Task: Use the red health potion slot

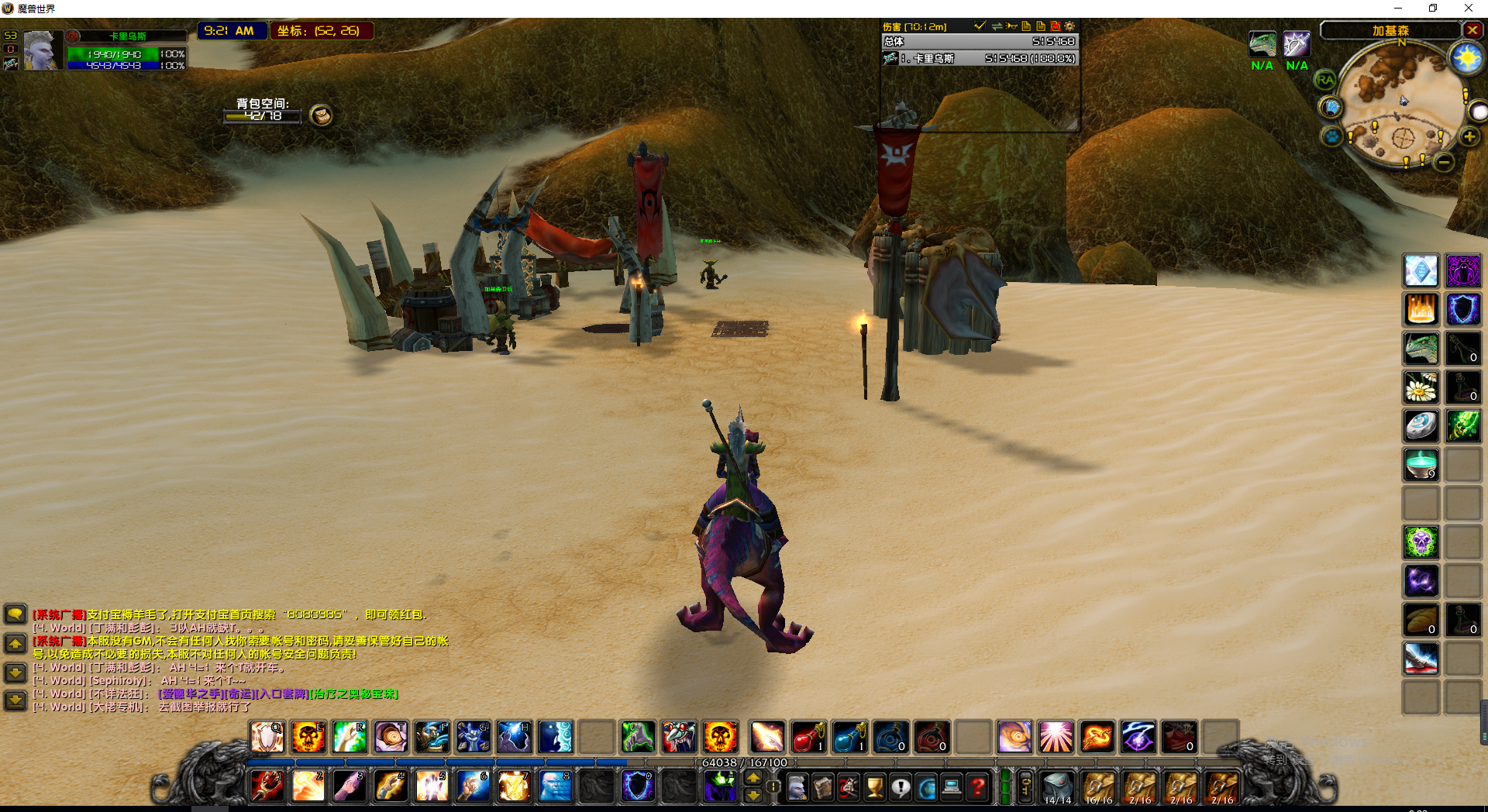Action: [807, 737]
